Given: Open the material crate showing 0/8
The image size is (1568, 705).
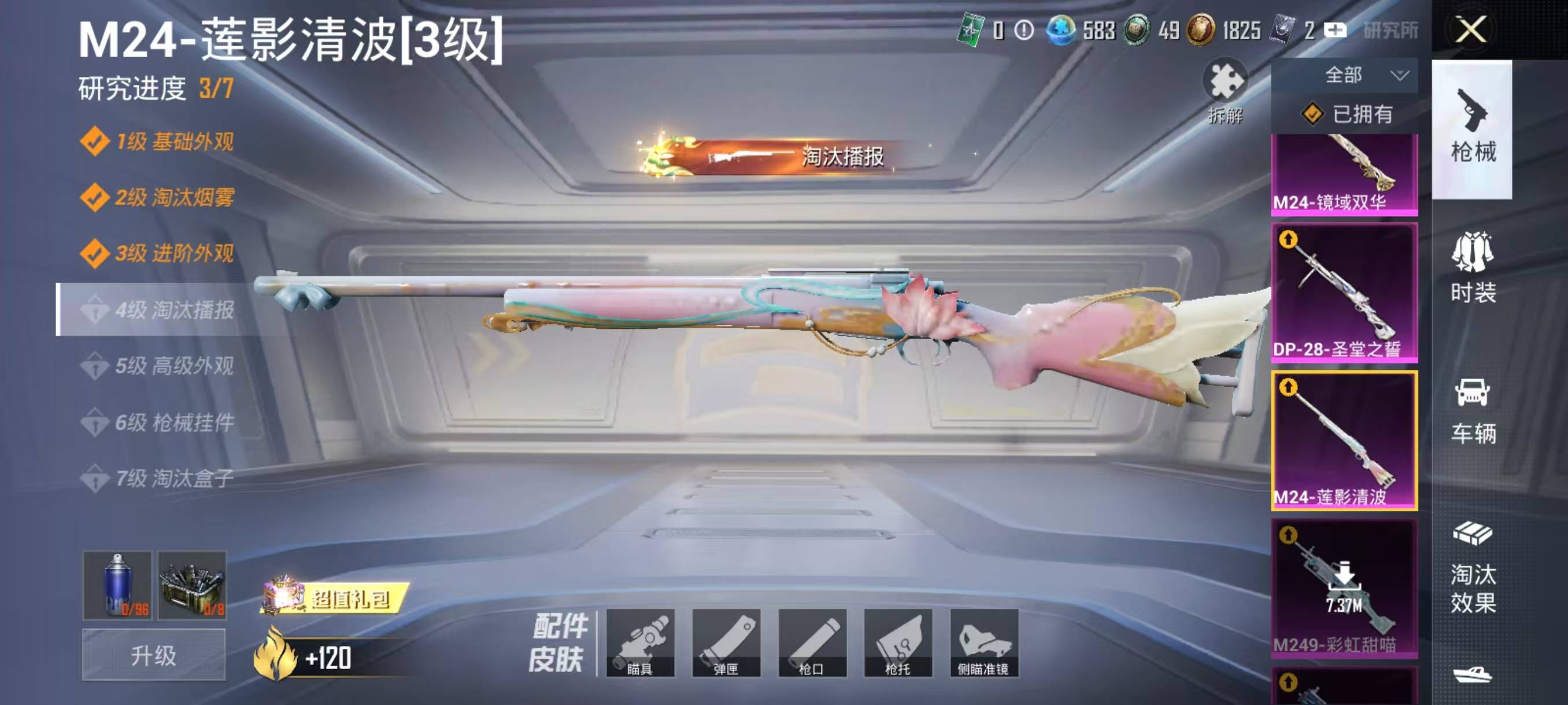Looking at the screenshot, I should (193, 585).
